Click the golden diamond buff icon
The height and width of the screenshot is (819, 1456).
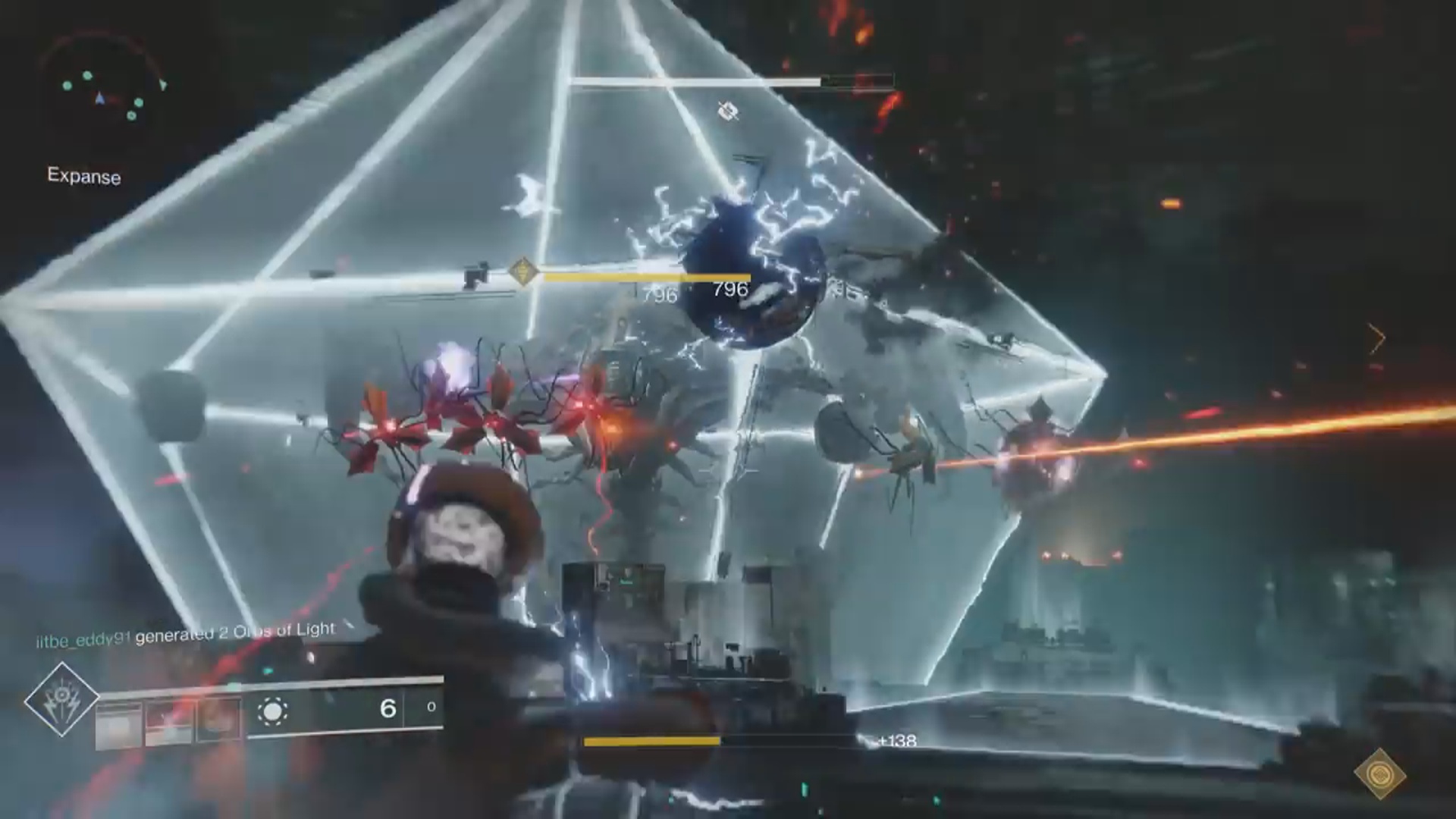(1379, 773)
